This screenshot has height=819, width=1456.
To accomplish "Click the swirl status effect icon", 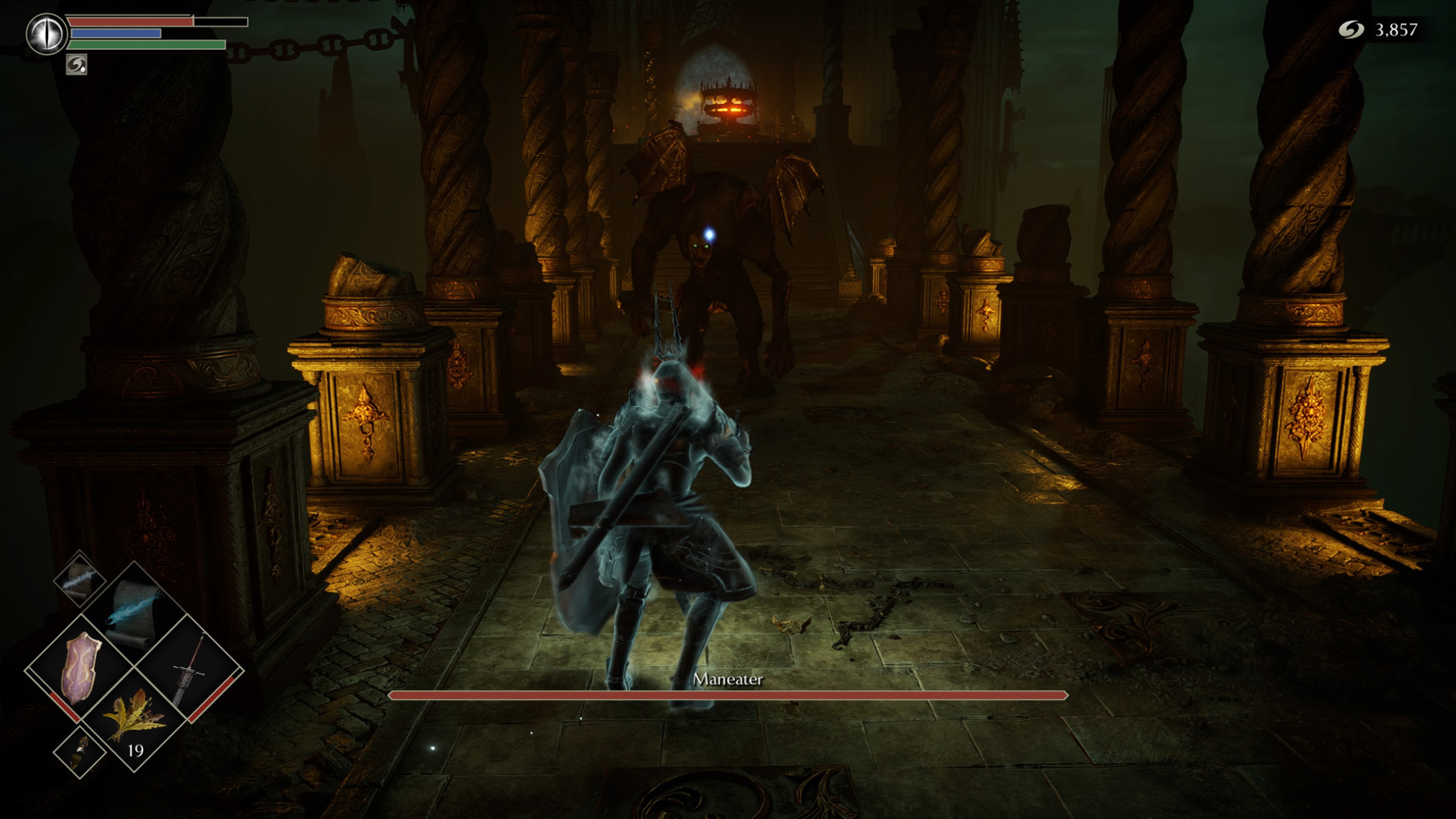I will (x=76, y=66).
